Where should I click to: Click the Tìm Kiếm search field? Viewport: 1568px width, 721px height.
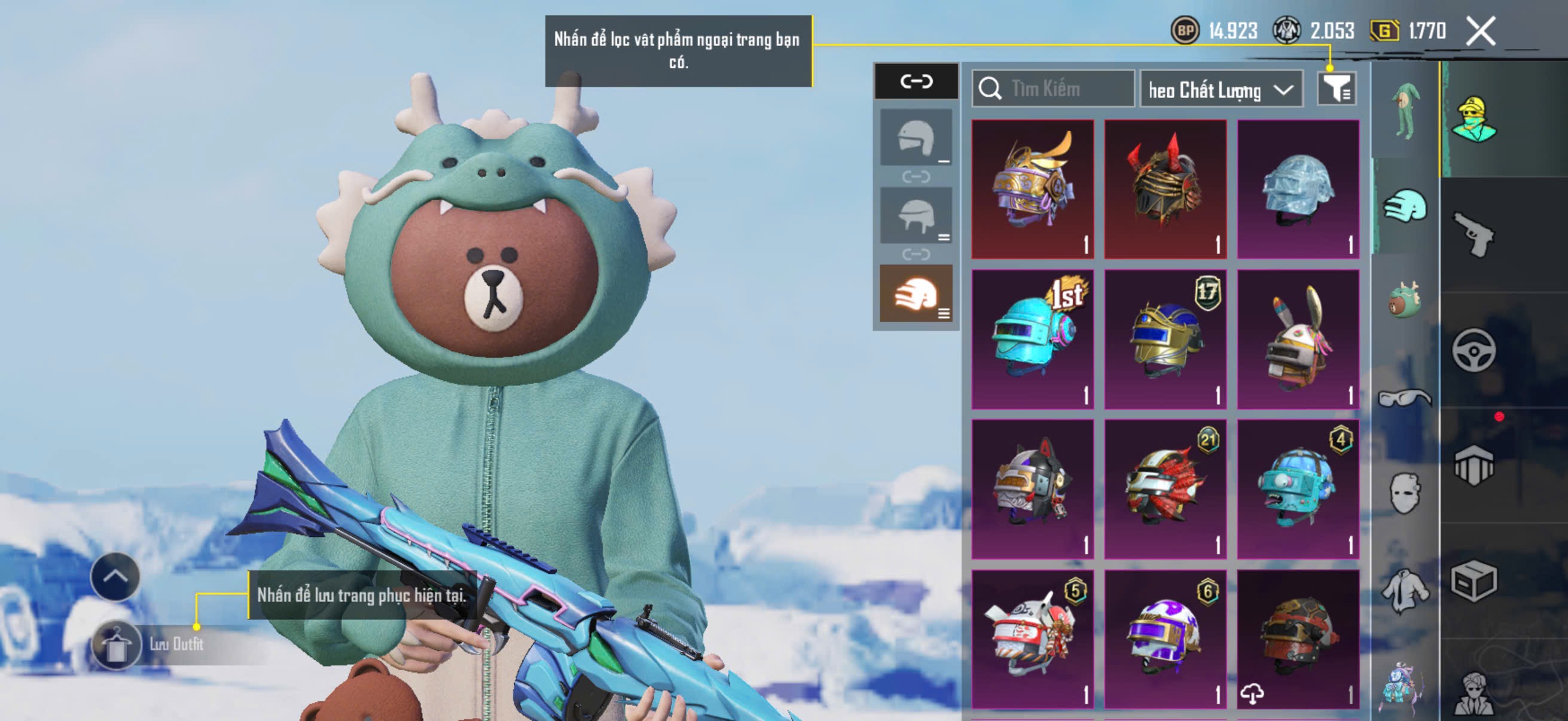click(x=1053, y=89)
